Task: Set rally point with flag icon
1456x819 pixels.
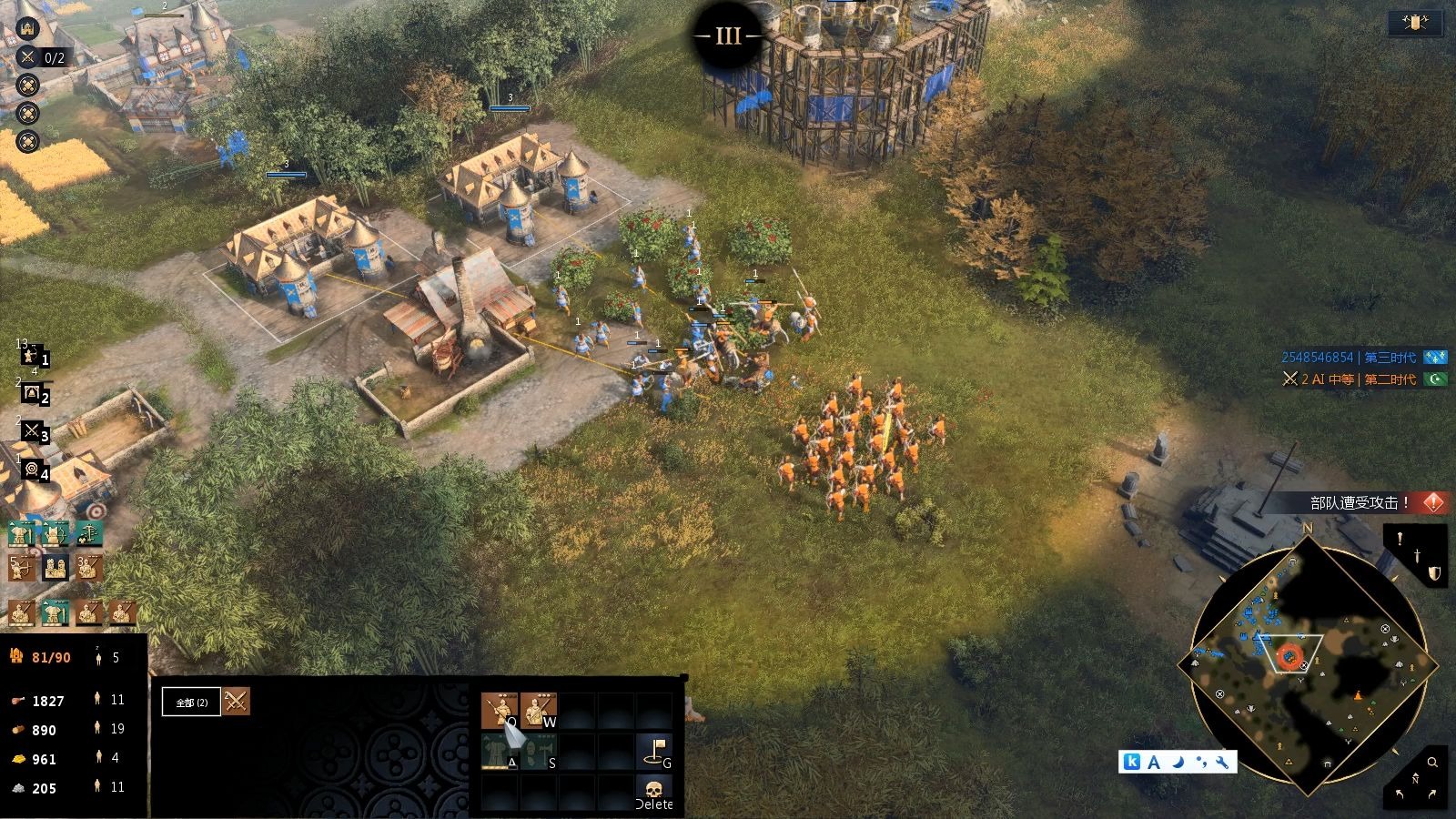Action: point(654,751)
